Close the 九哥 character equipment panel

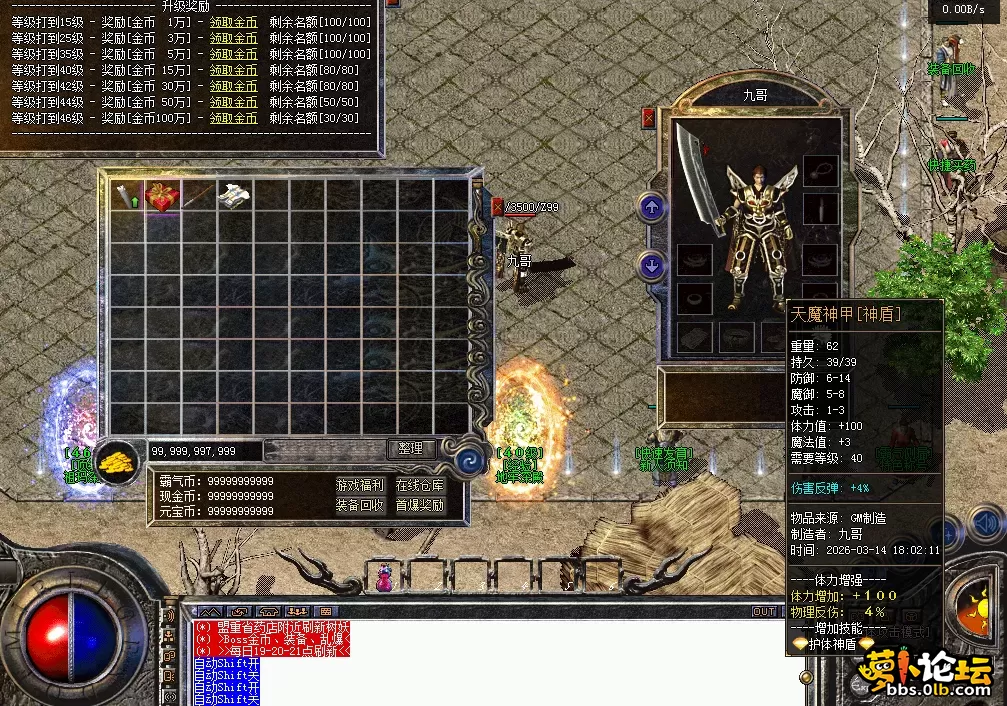648,118
